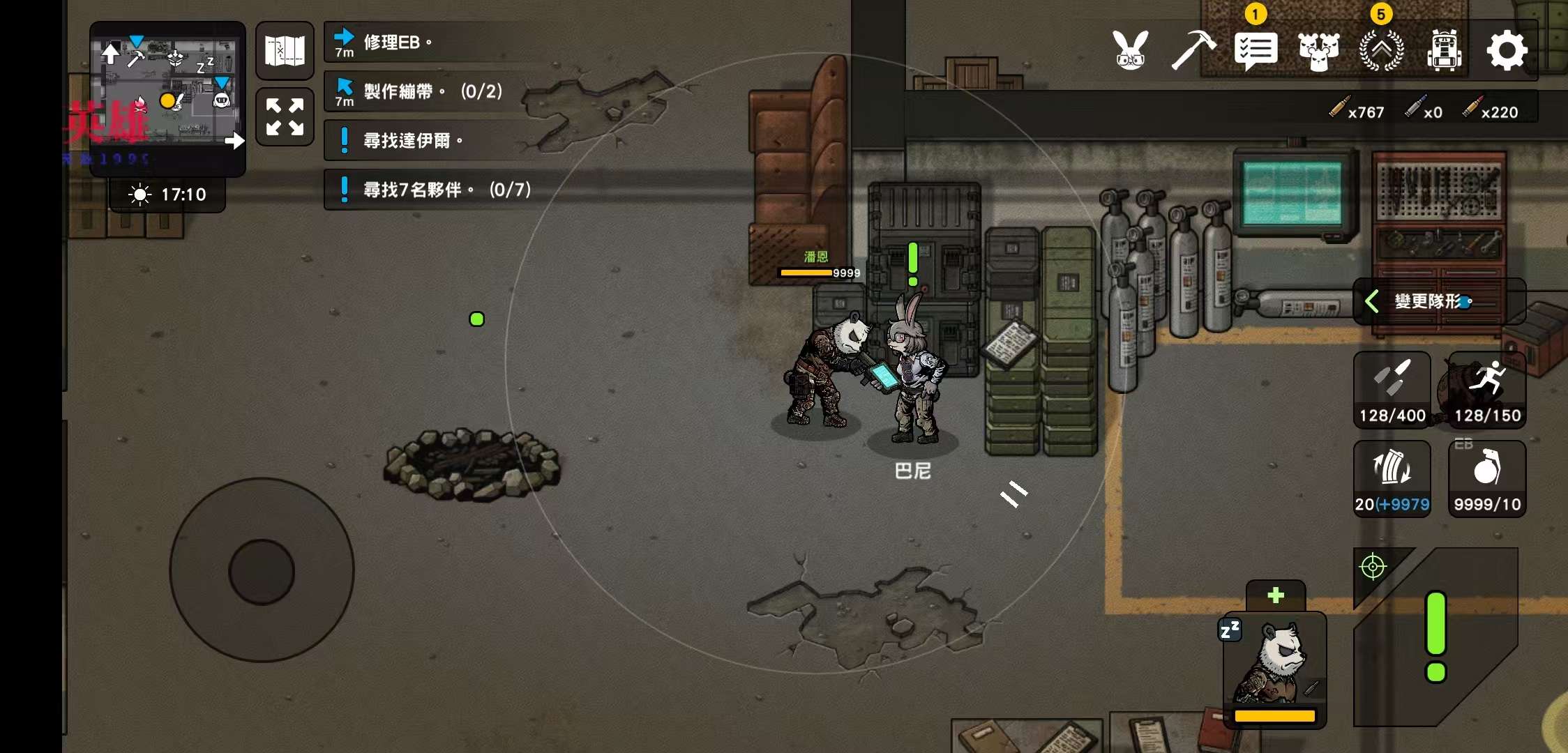Throw a grenade using the grenade slot

[x=1487, y=478]
